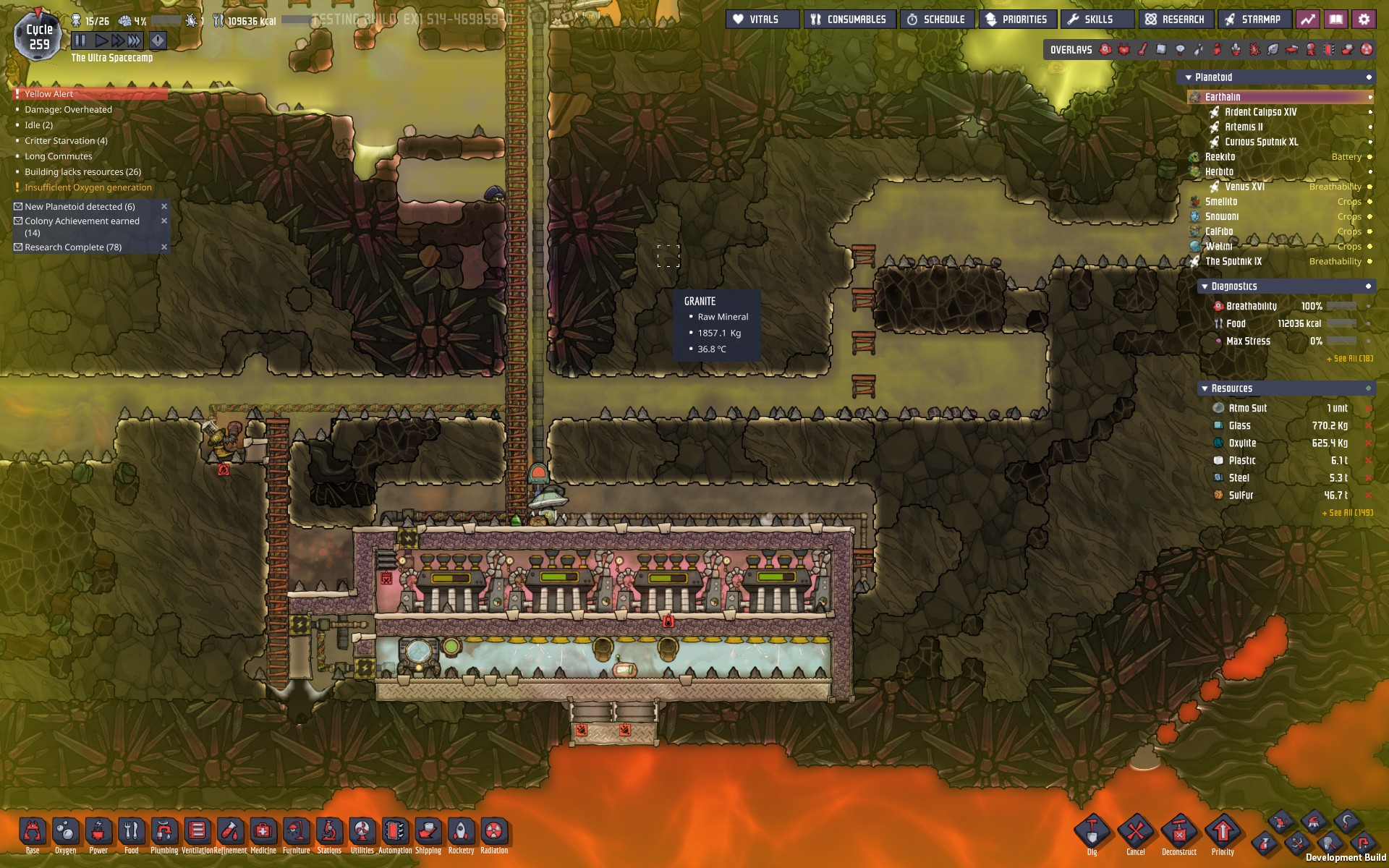The height and width of the screenshot is (868, 1389).
Task: Activate the Dig tool
Action: coord(1092,833)
